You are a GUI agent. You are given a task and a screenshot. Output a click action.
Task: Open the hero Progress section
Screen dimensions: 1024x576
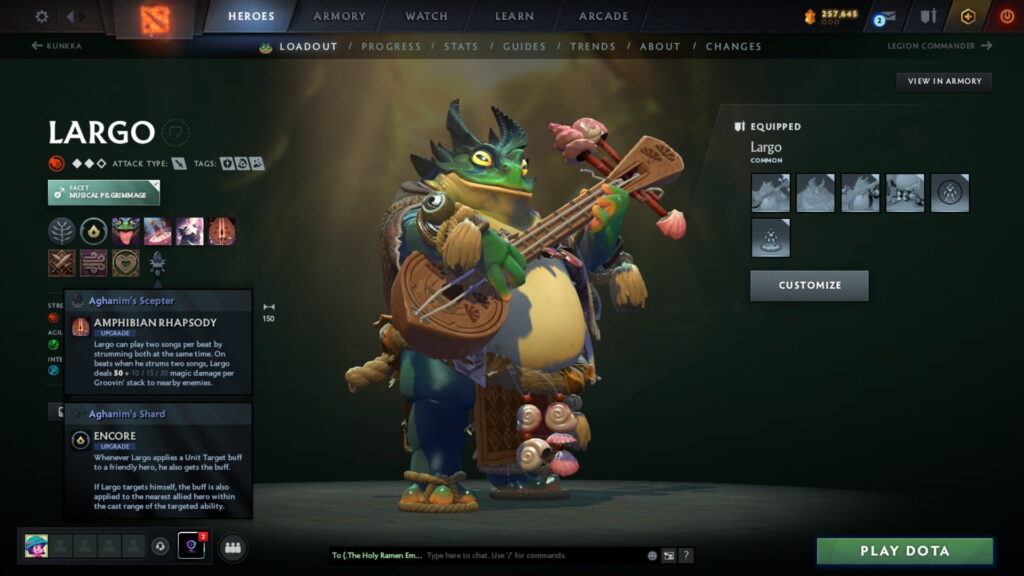(391, 46)
